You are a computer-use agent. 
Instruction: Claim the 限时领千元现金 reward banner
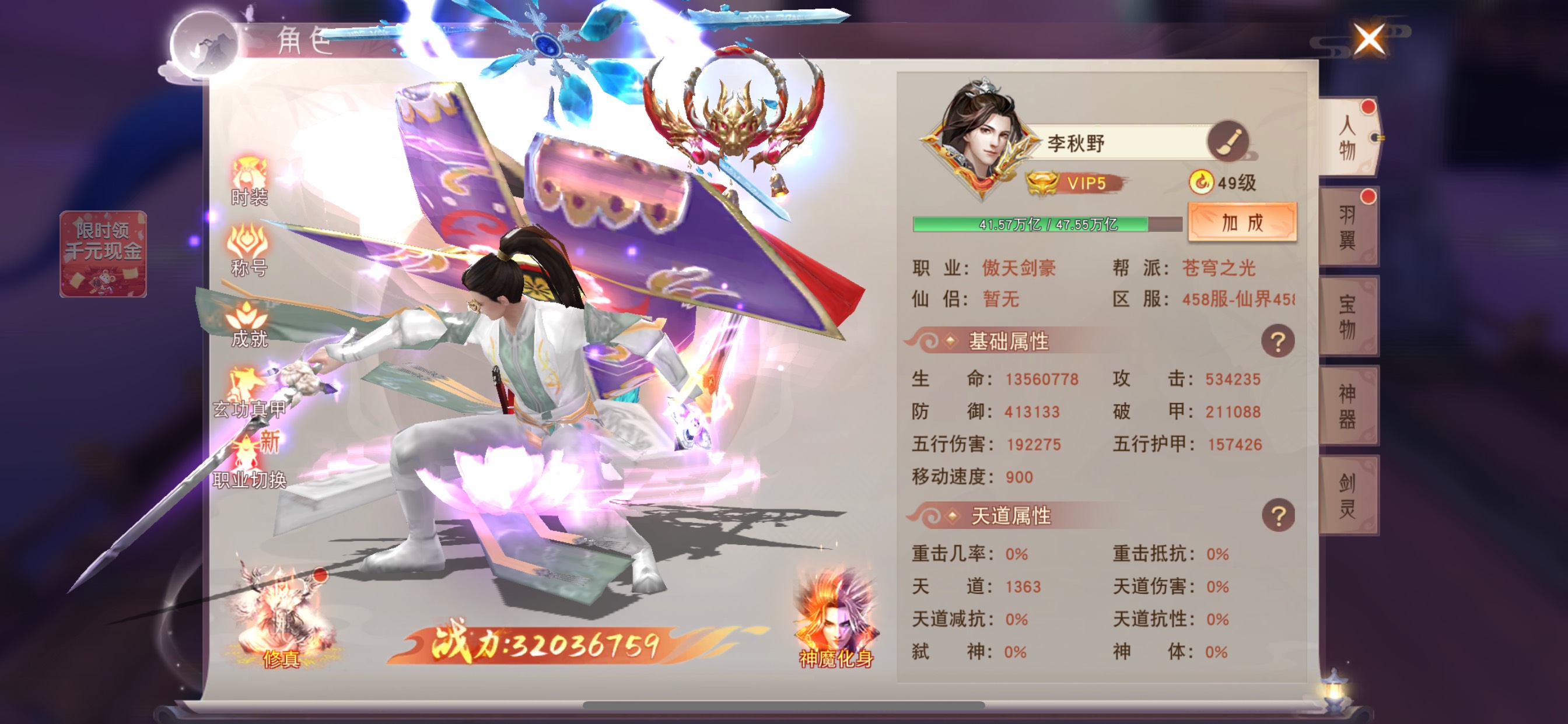[103, 254]
